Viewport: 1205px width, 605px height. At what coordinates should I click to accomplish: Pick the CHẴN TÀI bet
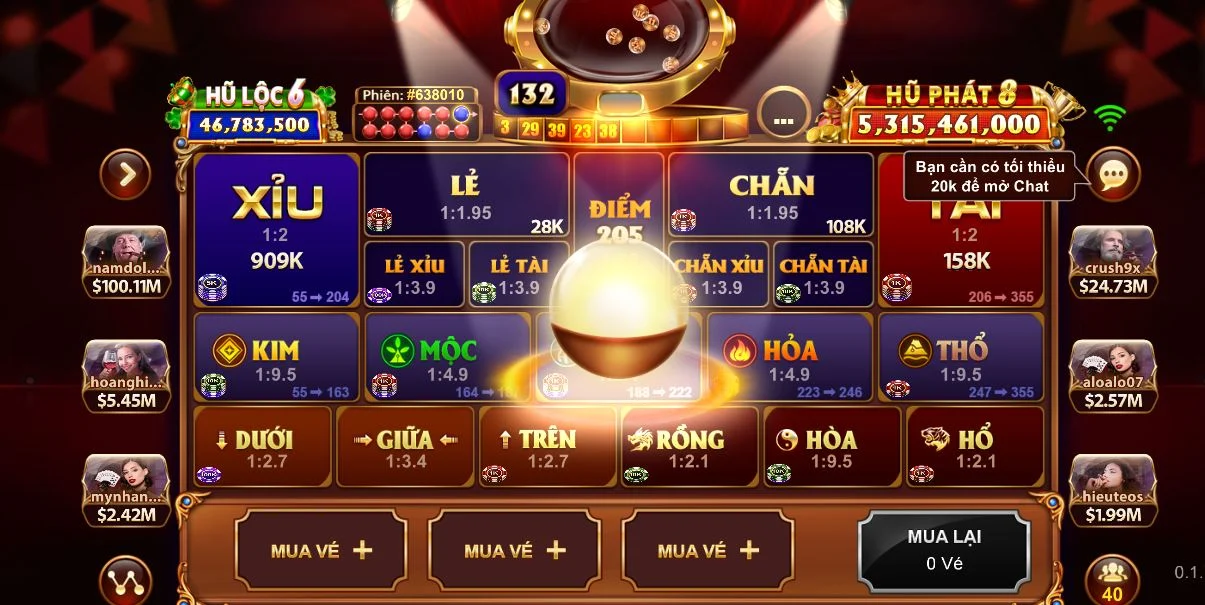[x=823, y=274]
